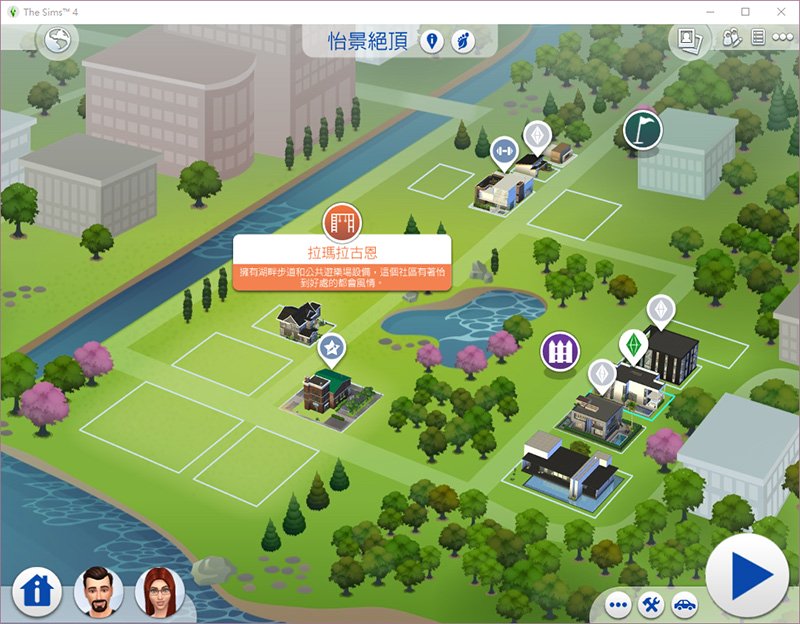Click the orange playground neighborhood marker

[x=341, y=220]
